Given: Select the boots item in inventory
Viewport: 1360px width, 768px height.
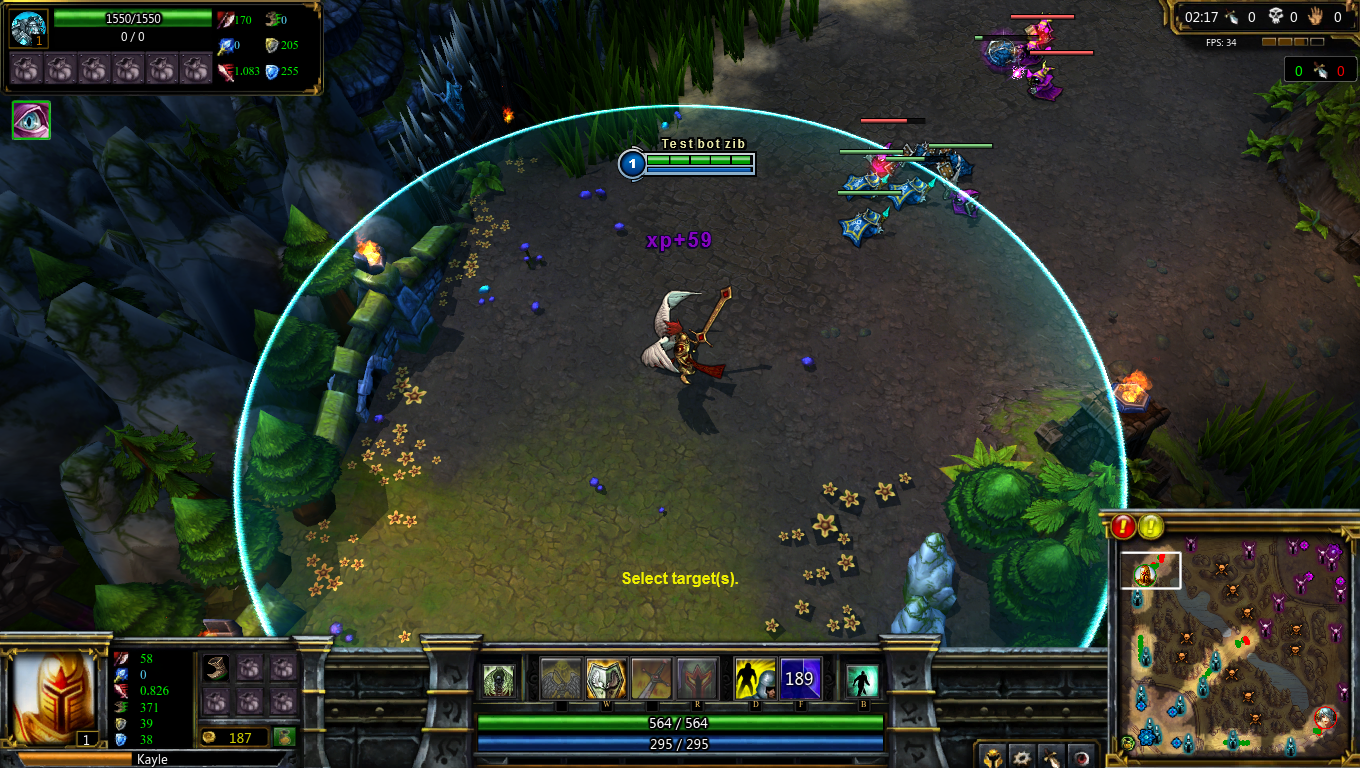Looking at the screenshot, I should (x=217, y=668).
